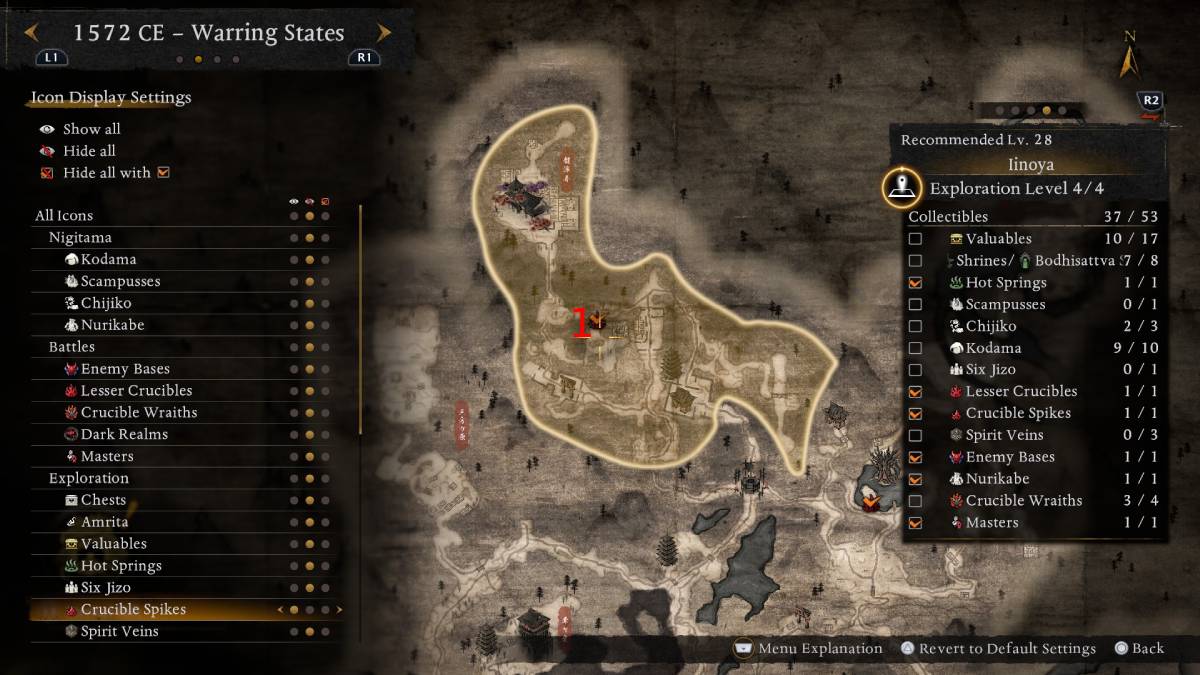
Task: Untick the Masters collectible checkbox
Action: 915,523
